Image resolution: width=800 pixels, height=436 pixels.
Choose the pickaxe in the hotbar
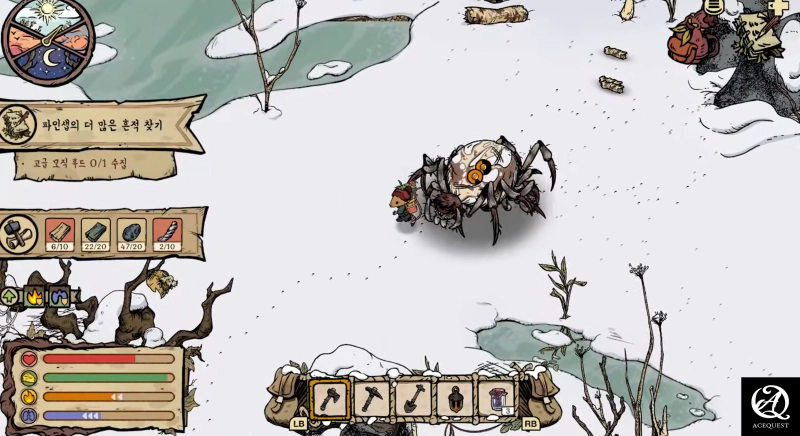point(371,397)
